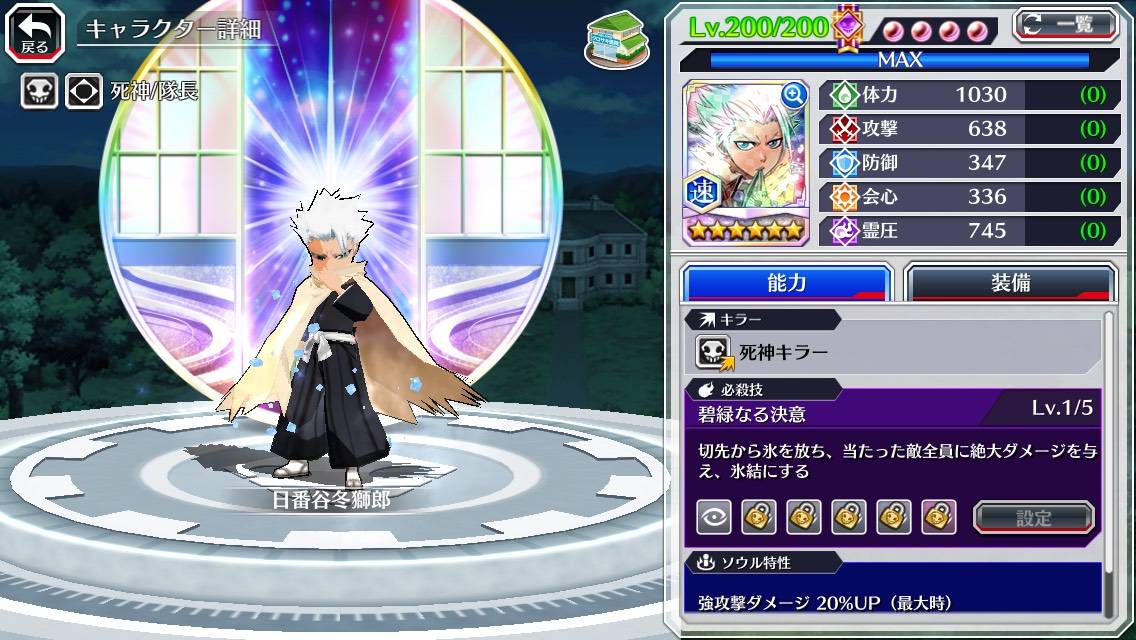Select the 死神キラー skull icon
This screenshot has width=1136, height=640.
pos(715,352)
